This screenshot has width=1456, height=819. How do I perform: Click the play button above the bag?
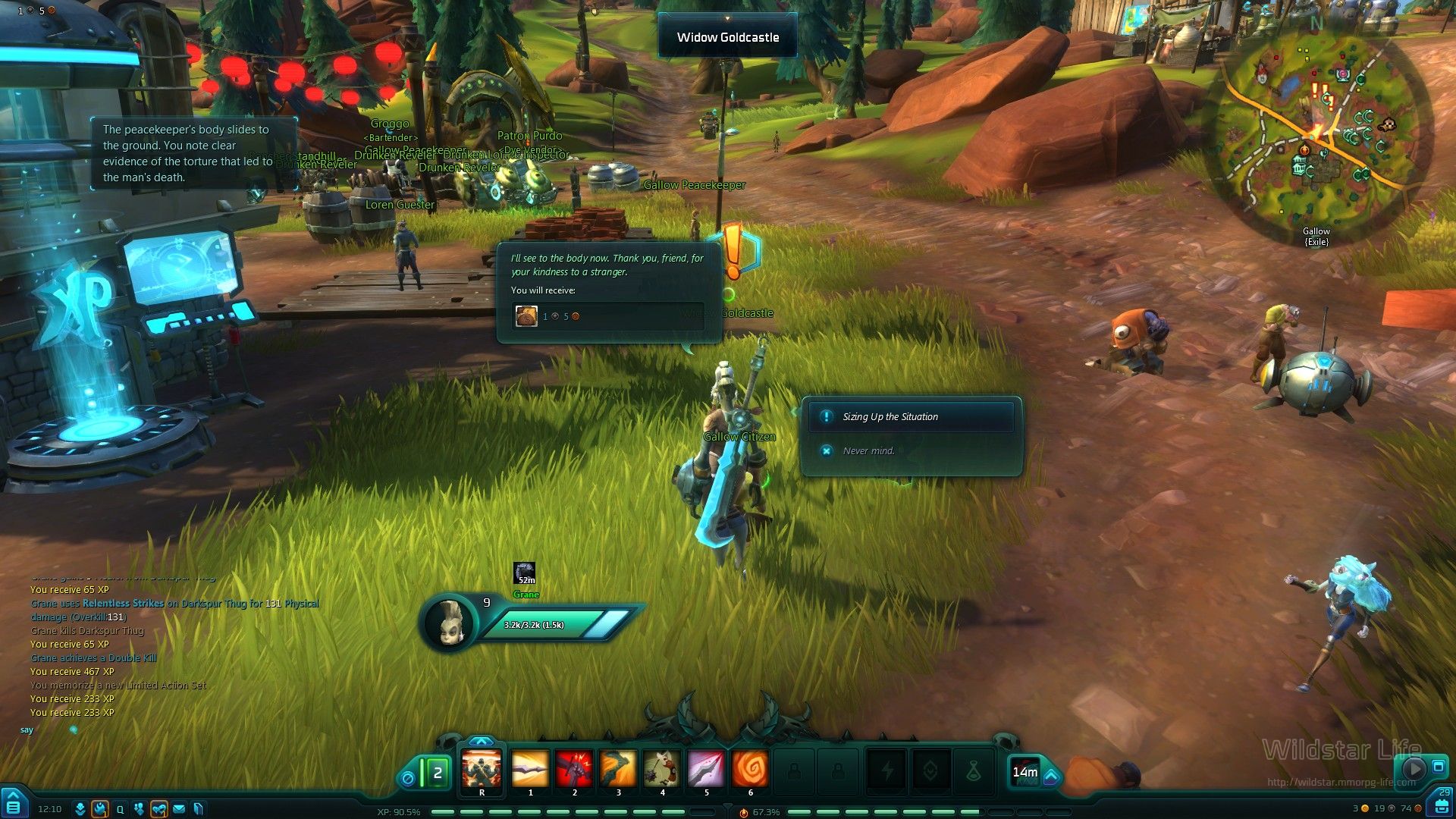[1414, 768]
